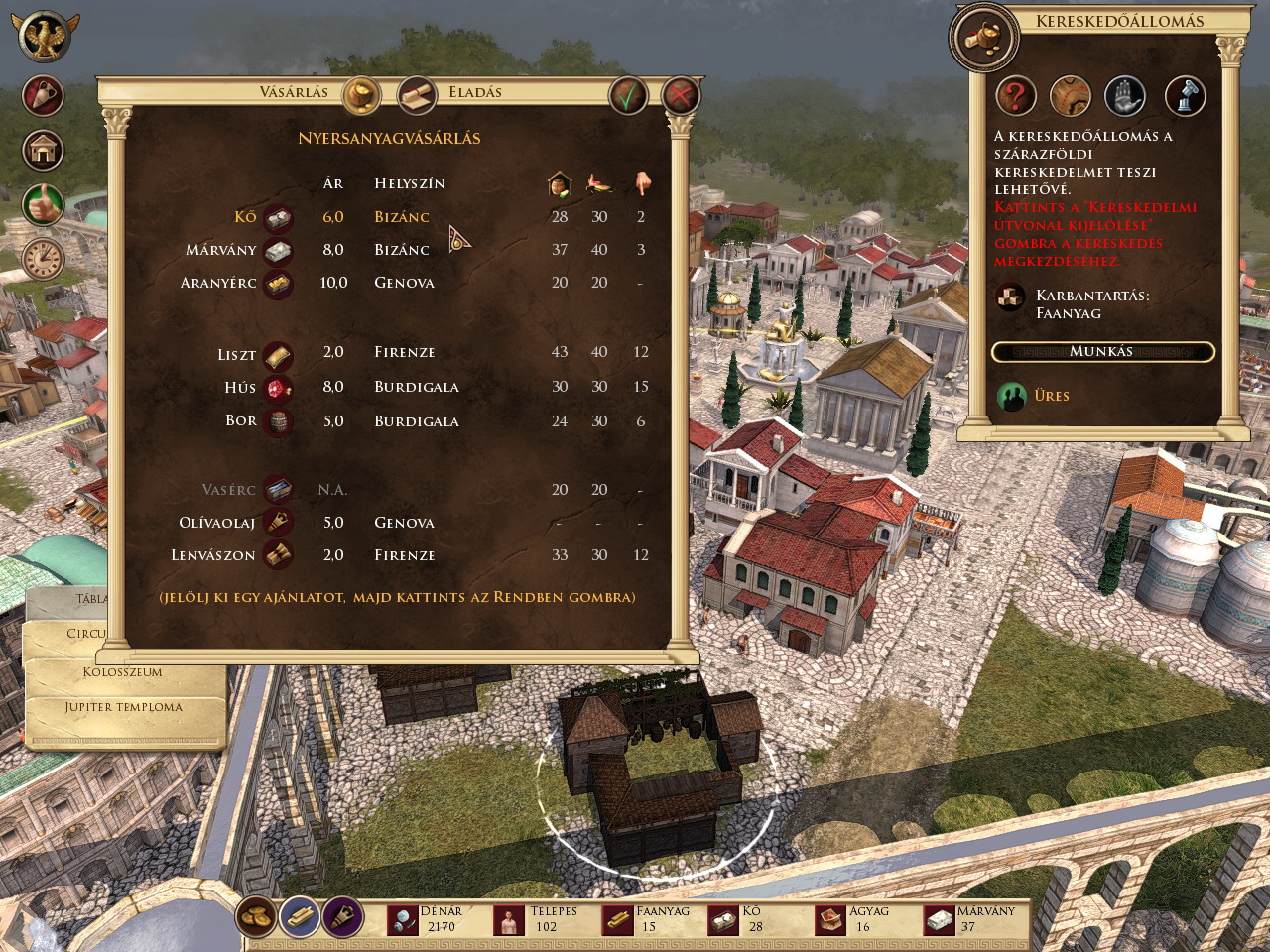The height and width of the screenshot is (952, 1270).
Task: Close the trade window with red X
Action: pyautogui.click(x=680, y=96)
